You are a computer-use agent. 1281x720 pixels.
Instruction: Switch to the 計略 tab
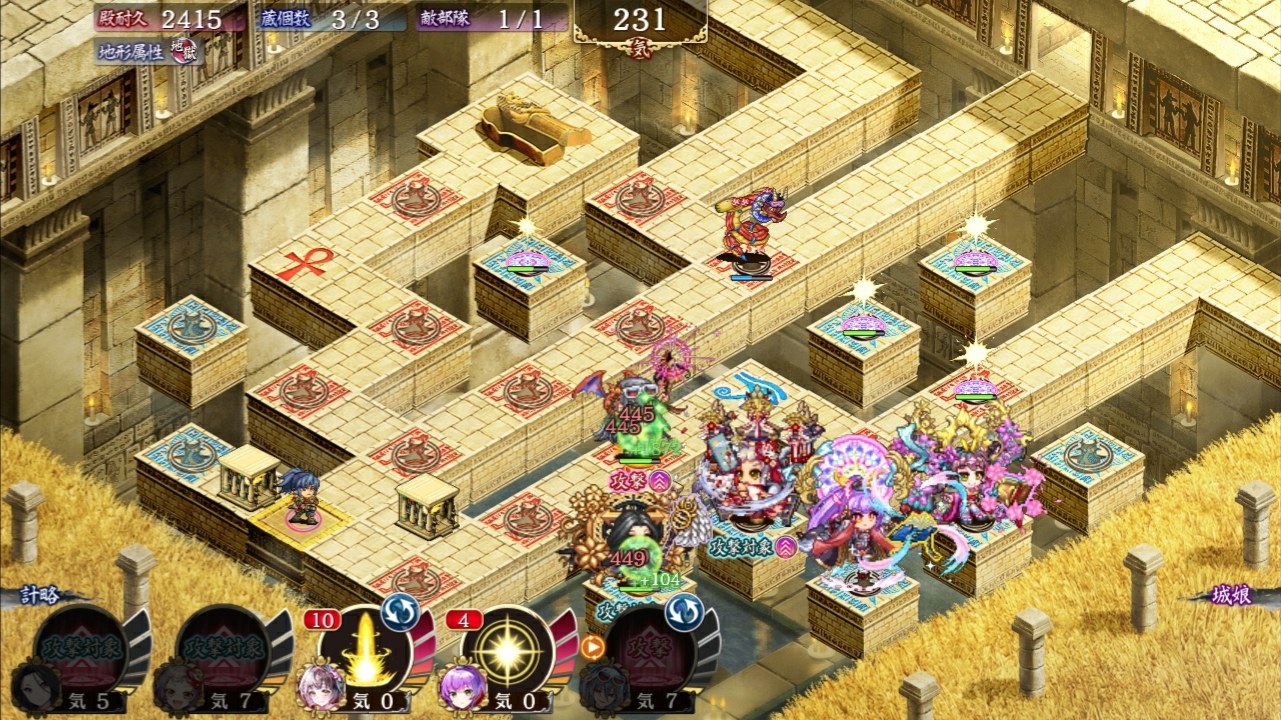(42, 596)
